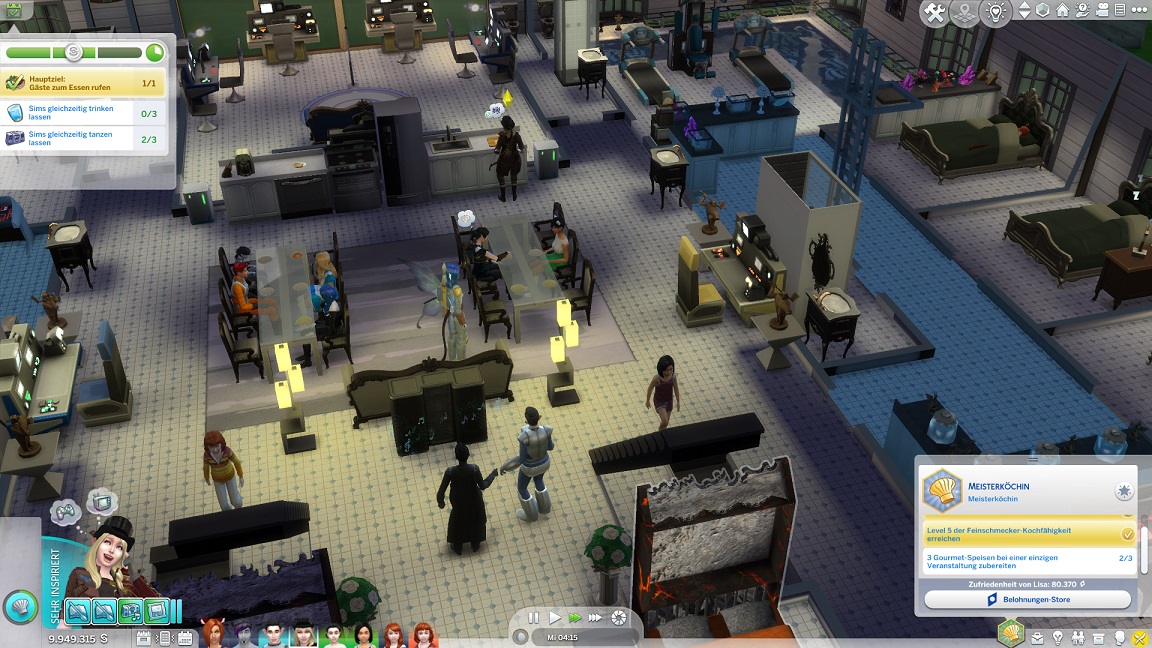1152x648 pixels.
Task: Click the star button beside Meisterköchin
Action: tap(1124, 491)
